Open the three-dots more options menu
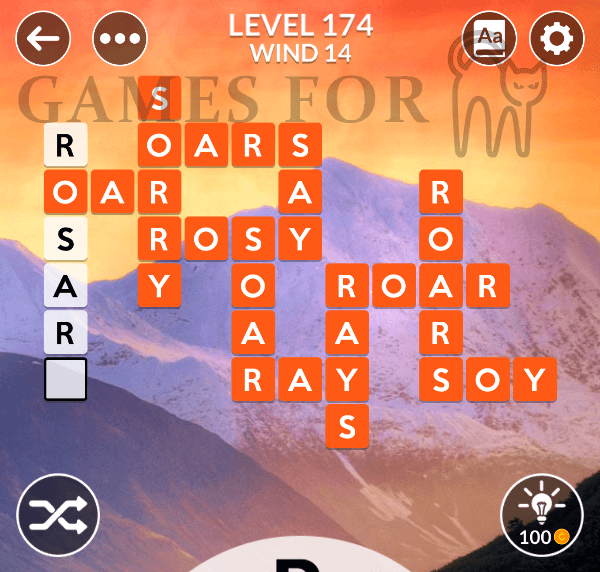This screenshot has height=572, width=600. [120, 40]
